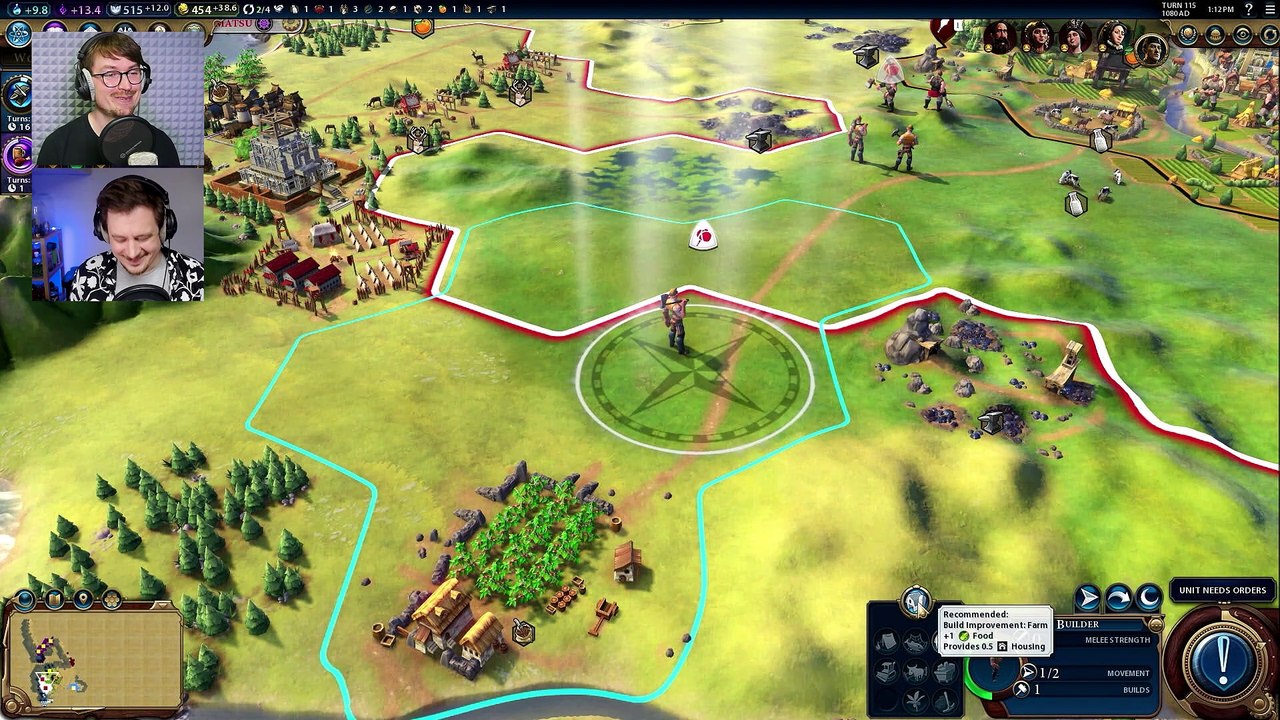This screenshot has width=1280, height=720.
Task: Open the minimap lens selector
Action: [54, 599]
